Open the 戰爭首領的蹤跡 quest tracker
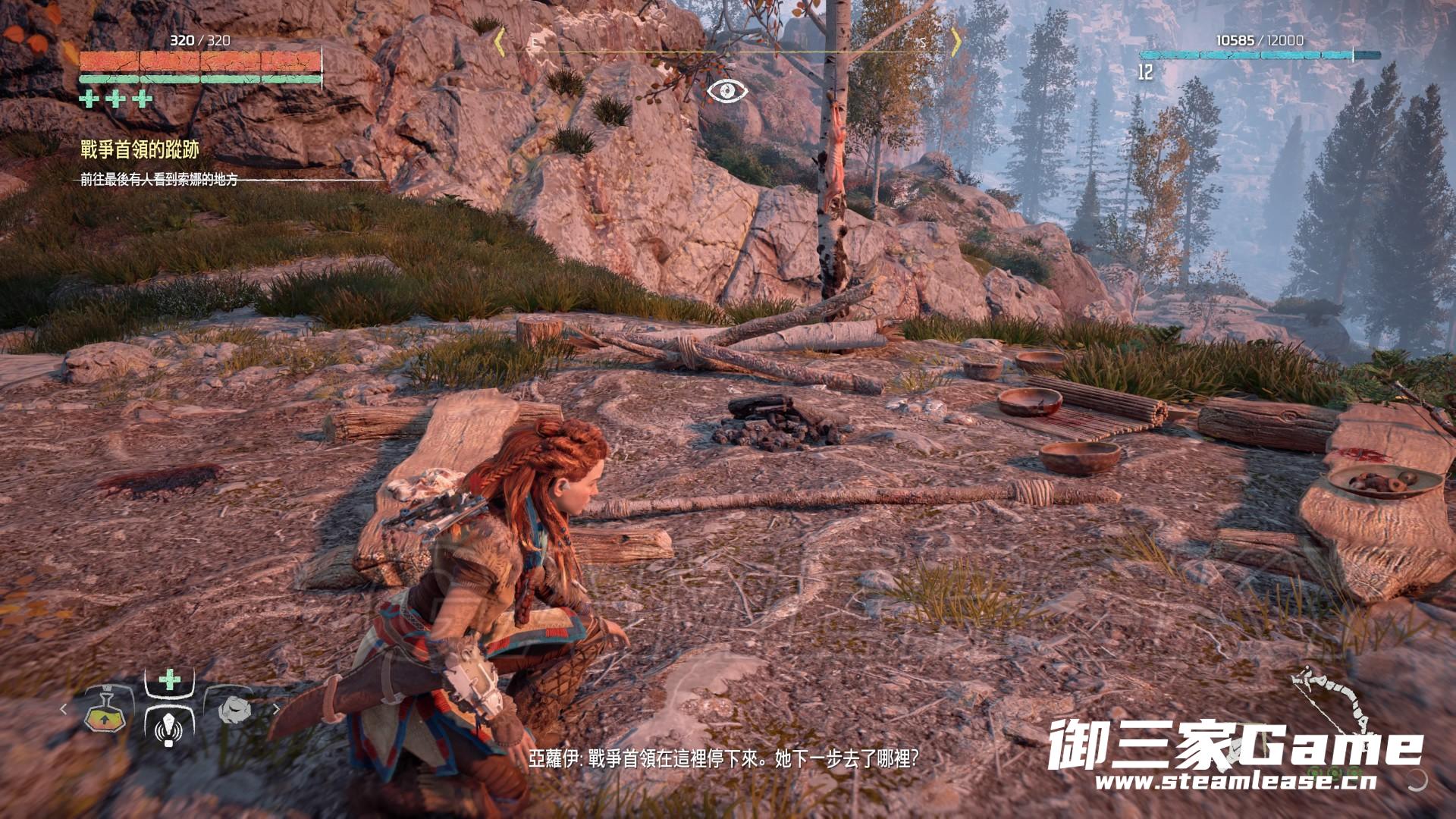Image resolution: width=1456 pixels, height=819 pixels. coord(140,150)
